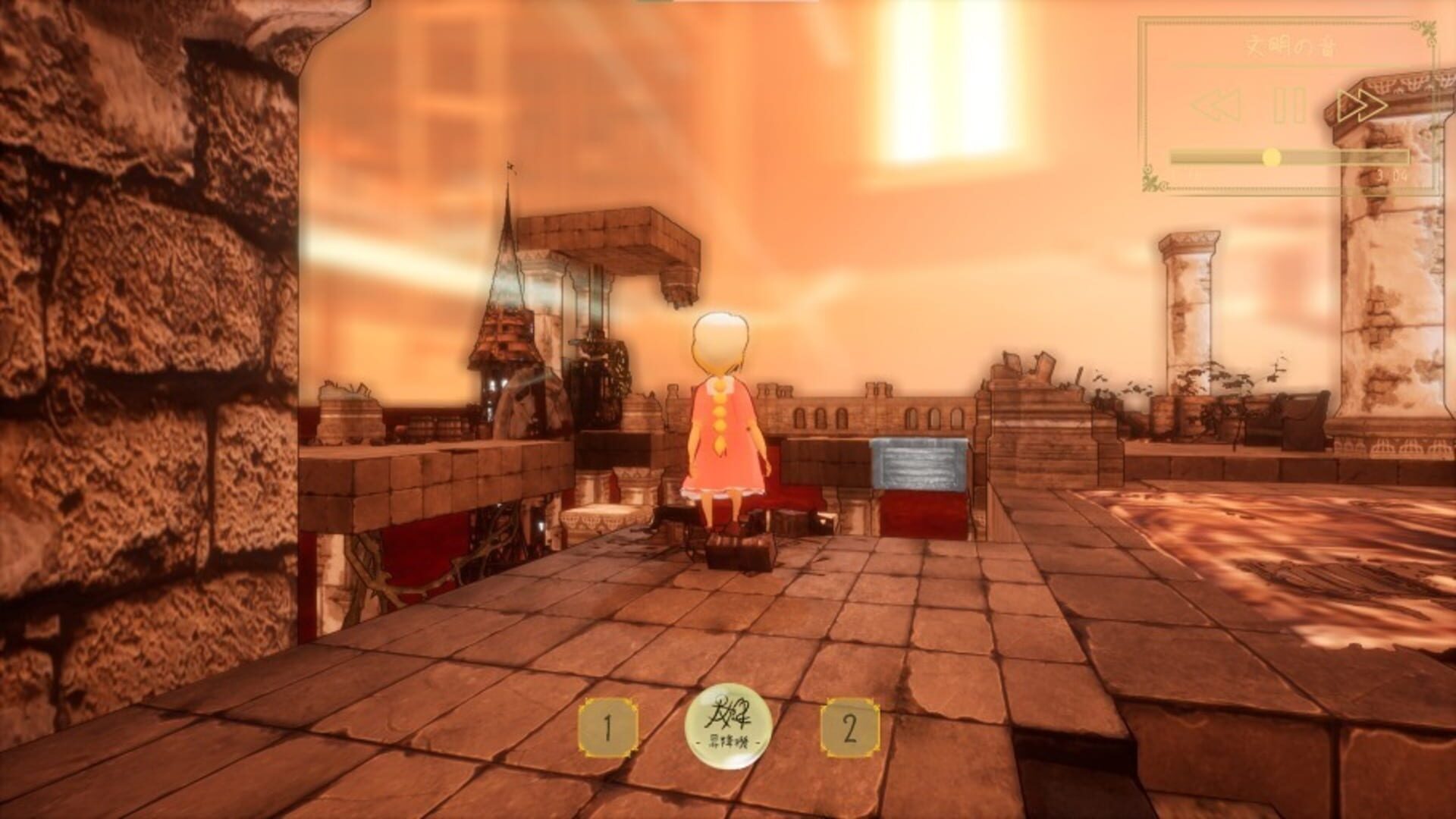This screenshot has height=819, width=1456.
Task: Click the ornate frame of the music player
Action: coord(1144,99)
